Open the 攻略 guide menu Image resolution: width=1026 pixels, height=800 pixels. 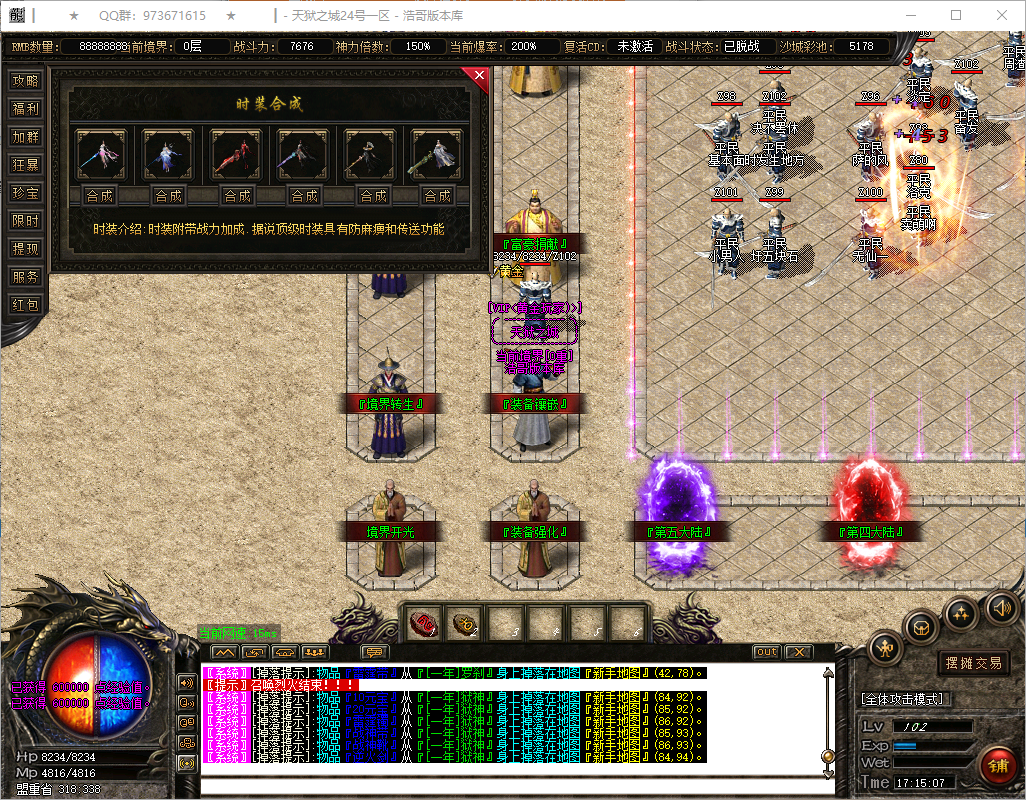point(25,81)
